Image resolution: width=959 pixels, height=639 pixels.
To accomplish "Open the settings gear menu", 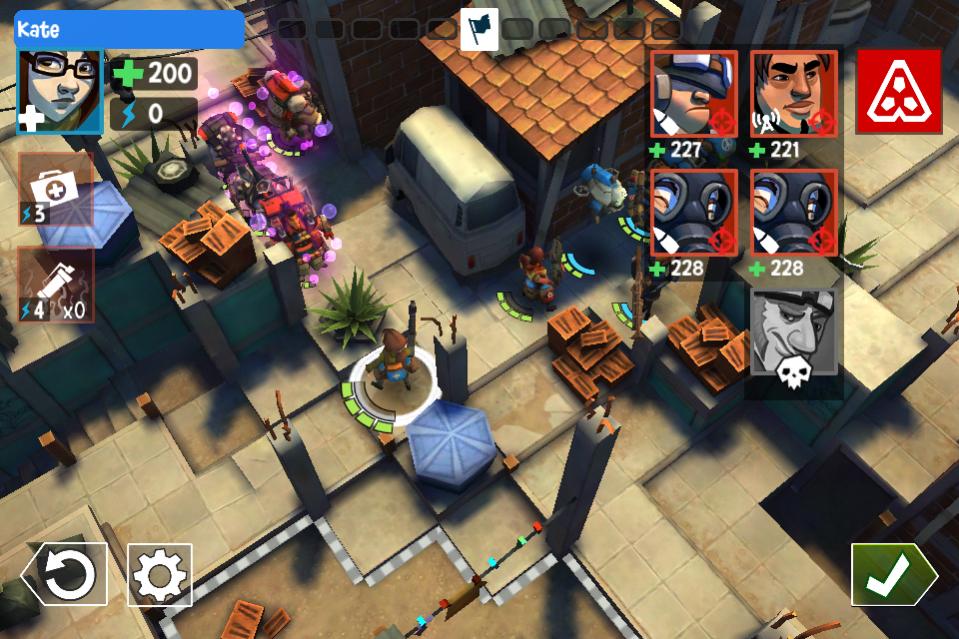I will (x=160, y=574).
